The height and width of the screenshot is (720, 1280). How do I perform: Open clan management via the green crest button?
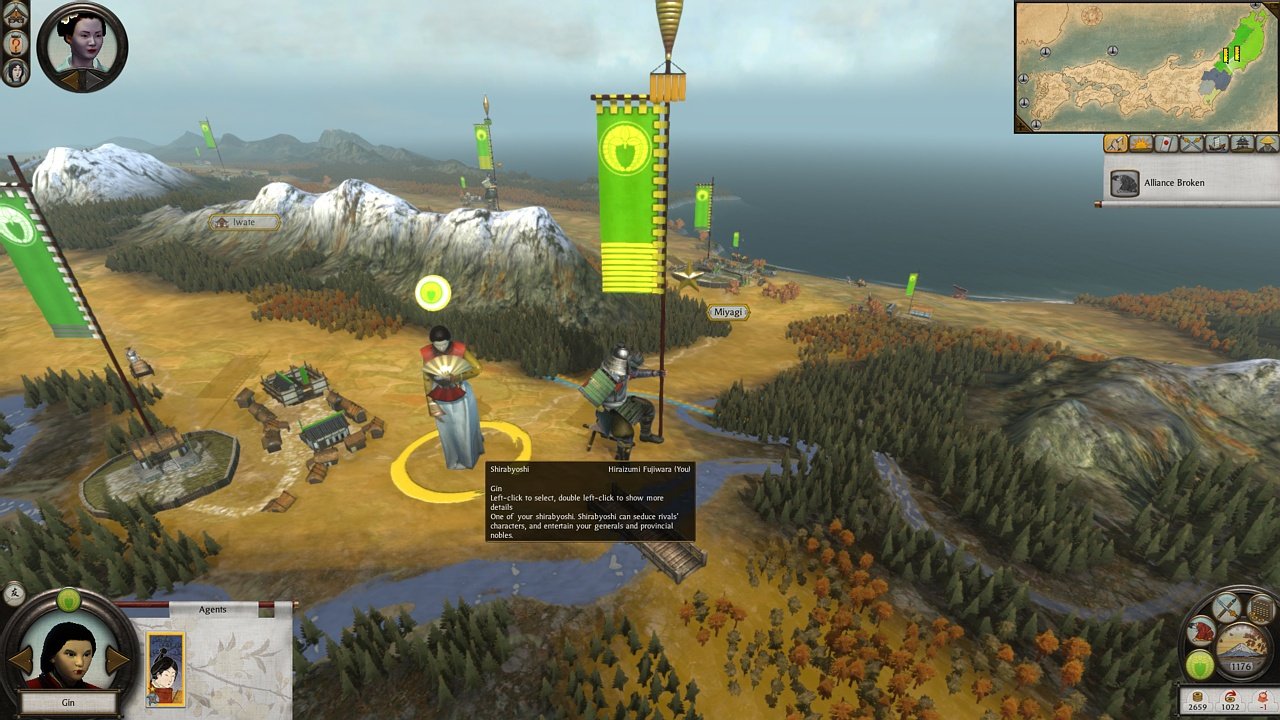tap(1200, 665)
